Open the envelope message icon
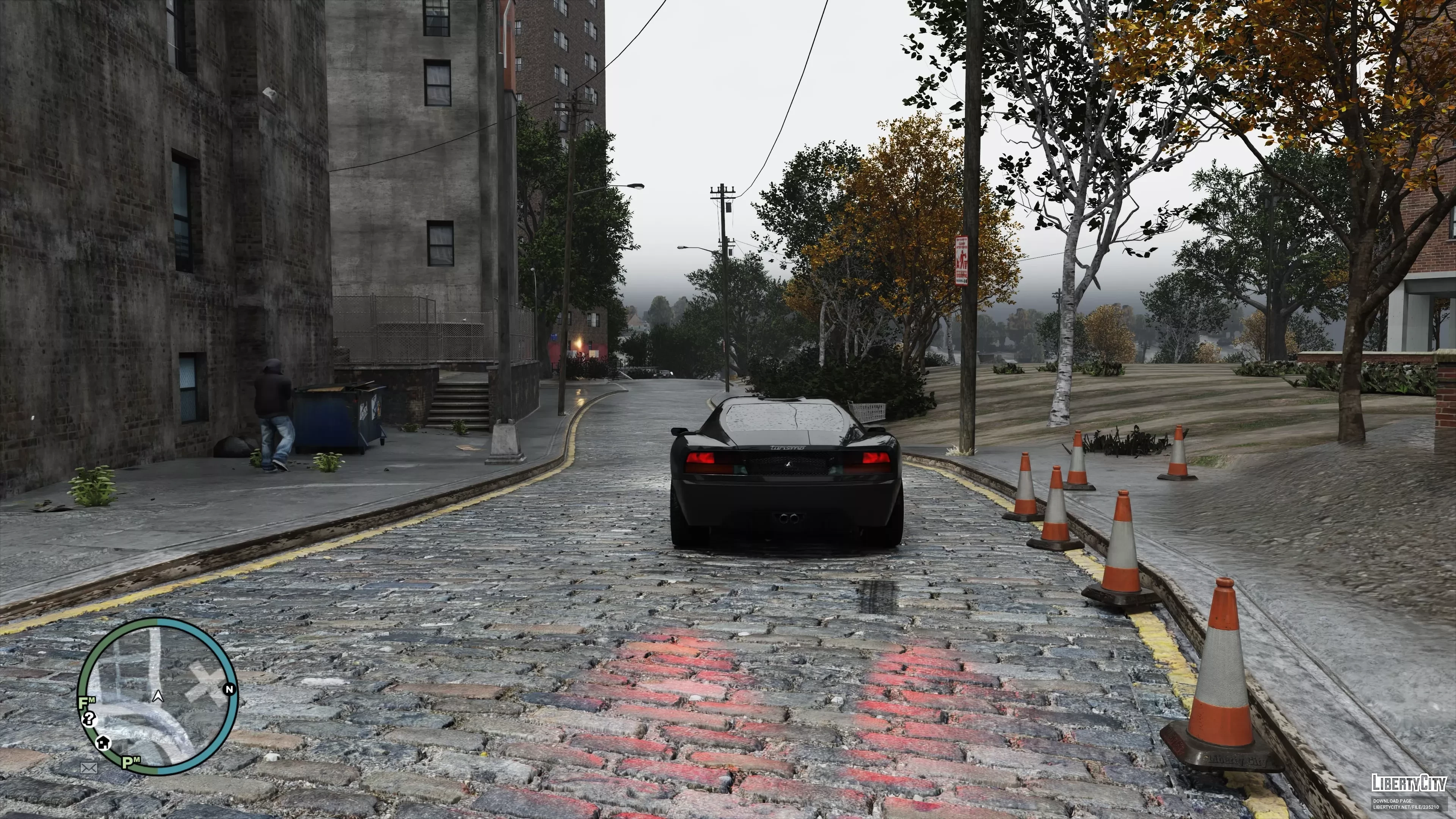 tap(89, 767)
